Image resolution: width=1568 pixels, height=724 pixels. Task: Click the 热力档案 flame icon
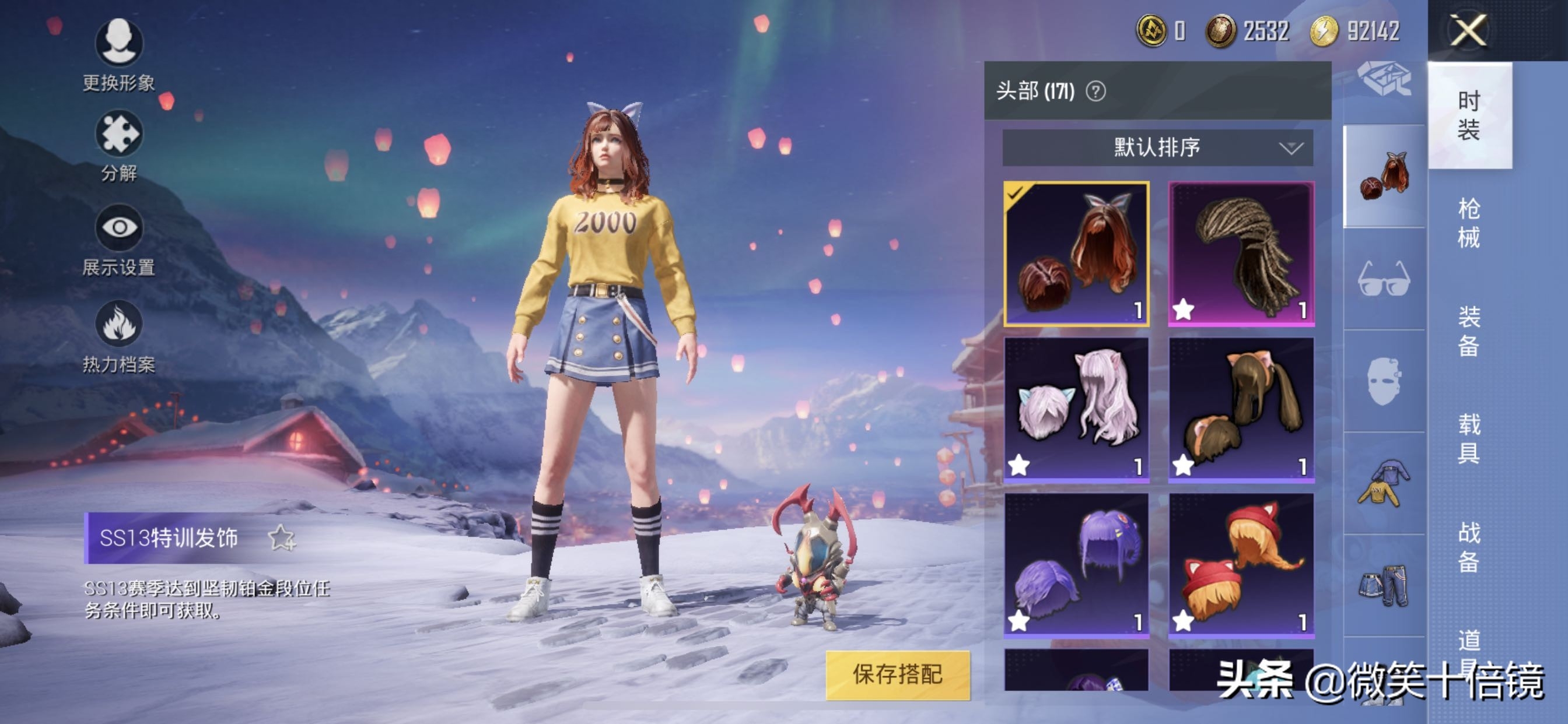coord(120,324)
